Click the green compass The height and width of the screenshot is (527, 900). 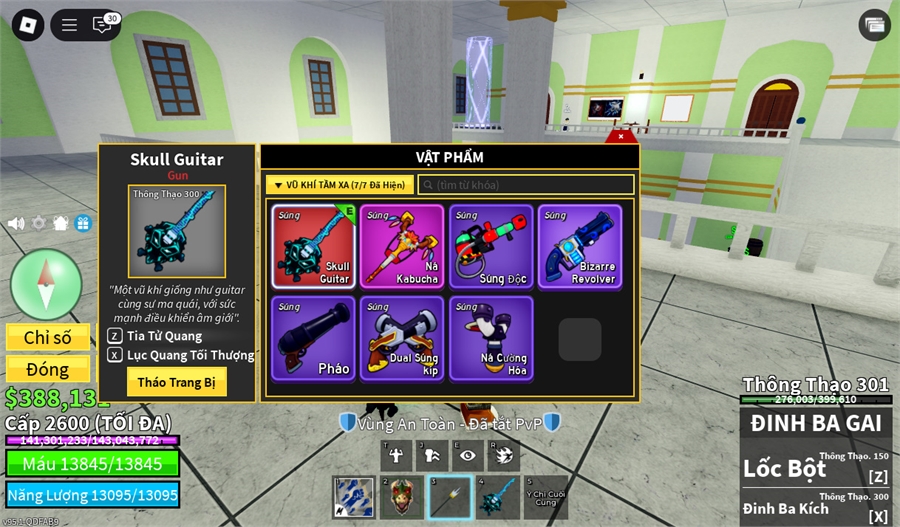(46, 284)
